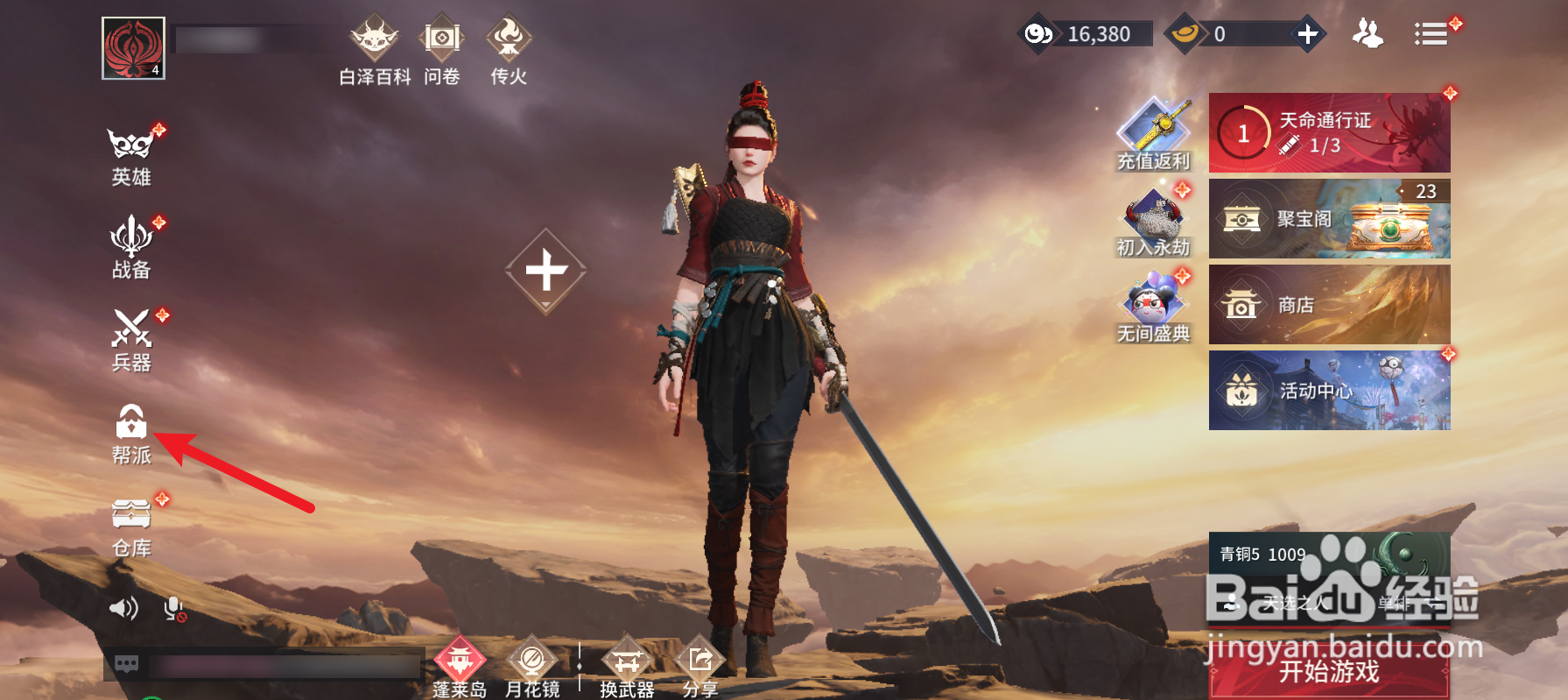This screenshot has height=700, width=1568.
Task: Open the 战备 loadout menu
Action: click(131, 248)
